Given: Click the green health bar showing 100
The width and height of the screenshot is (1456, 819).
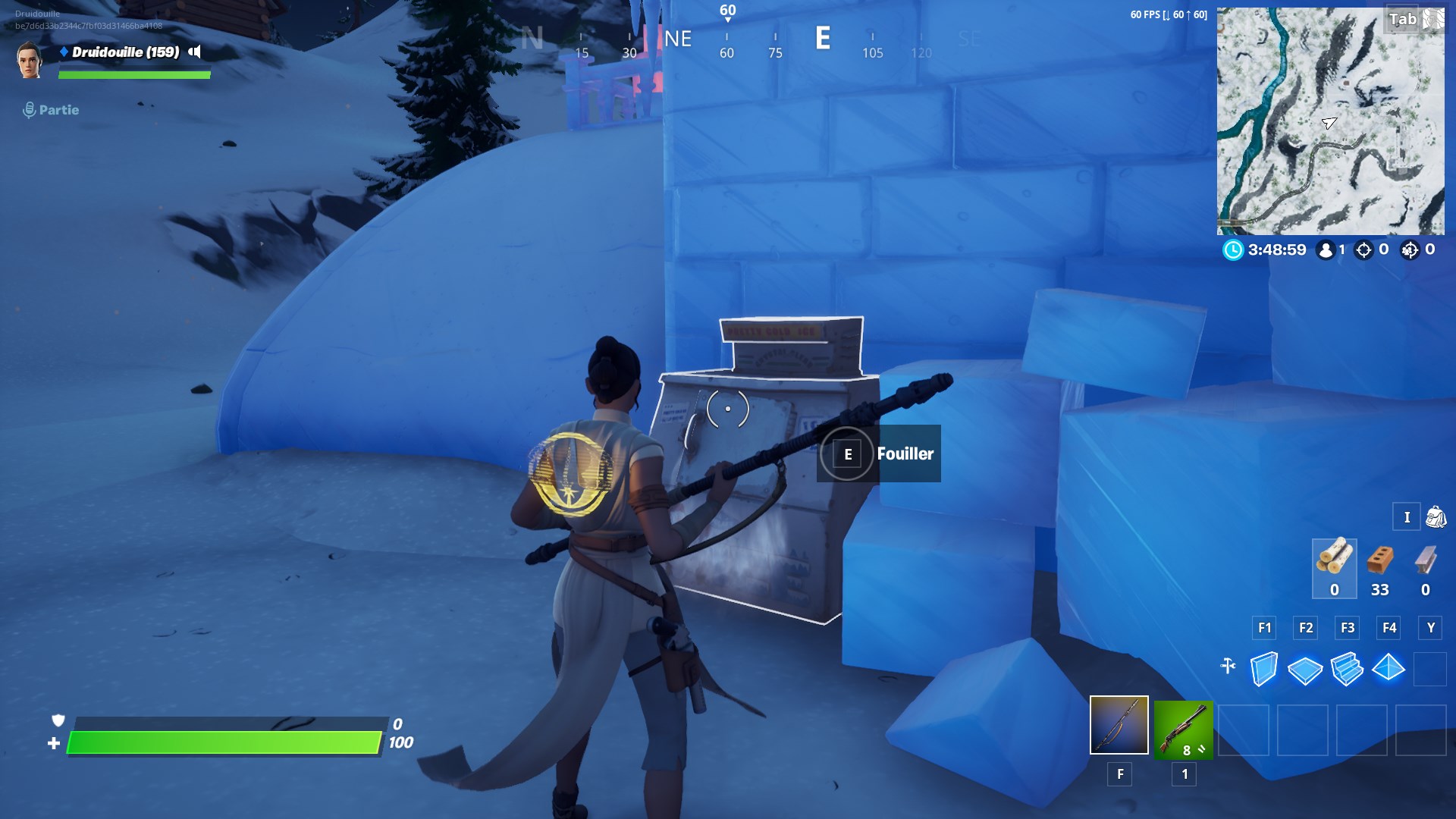Looking at the screenshot, I should click(224, 742).
